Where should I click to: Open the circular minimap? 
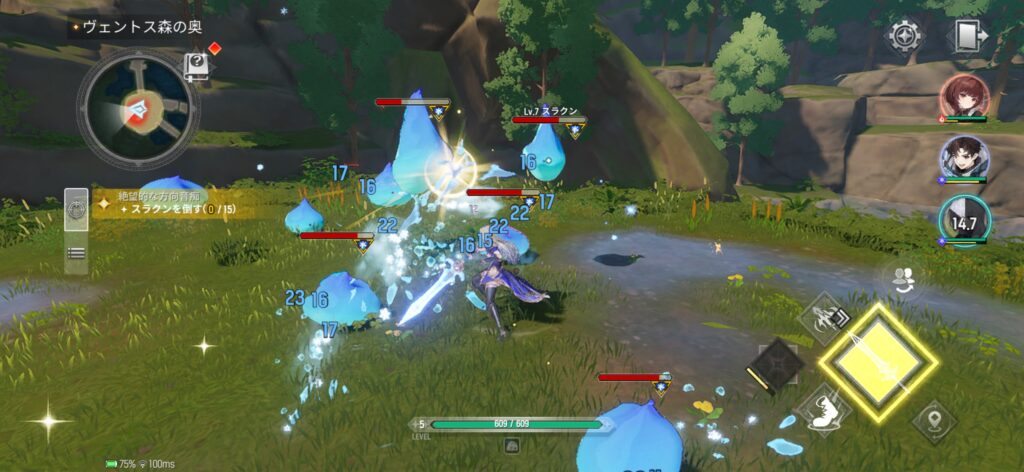[138, 106]
